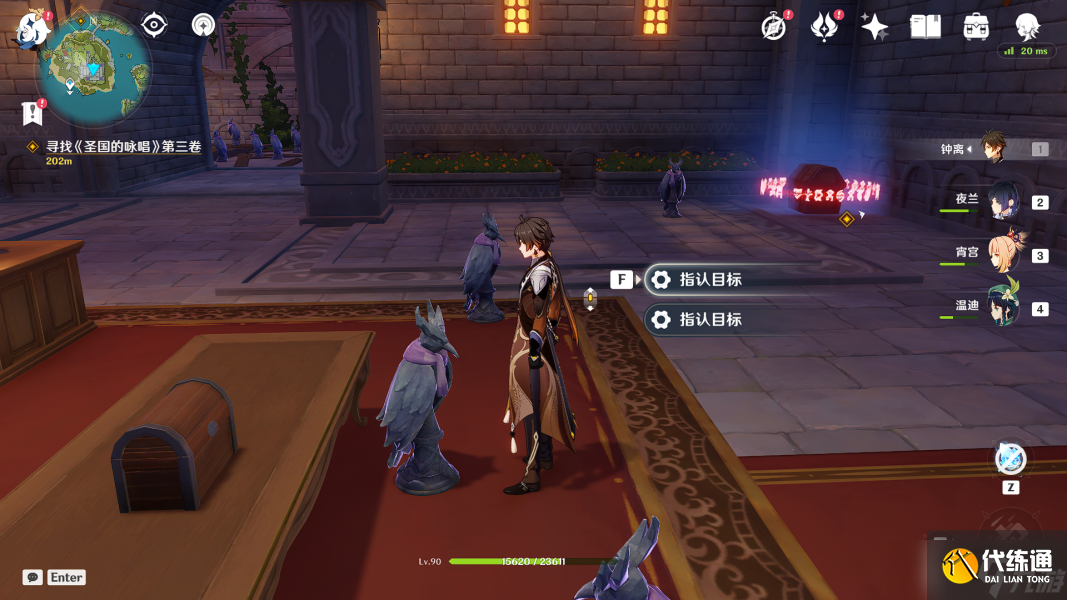Open the battle pass icon
1067x600 pixels.
pyautogui.click(x=824, y=27)
